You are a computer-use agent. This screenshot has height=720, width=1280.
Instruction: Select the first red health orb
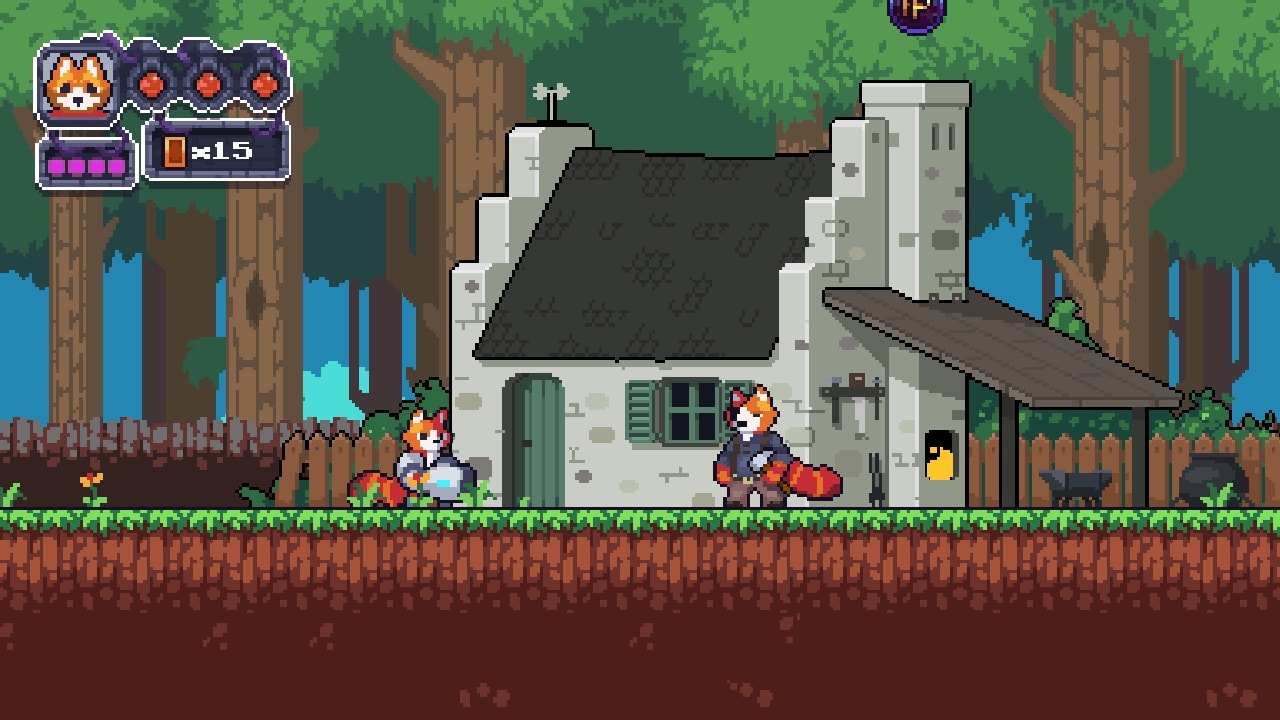[150, 84]
